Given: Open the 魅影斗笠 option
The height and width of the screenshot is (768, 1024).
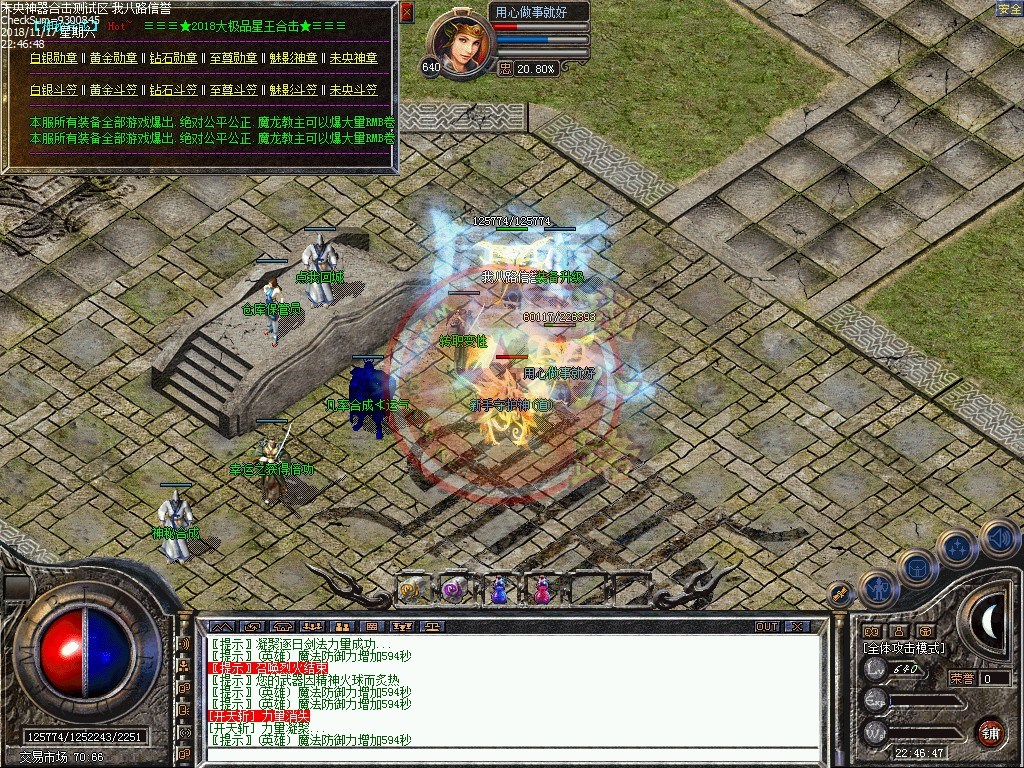Looking at the screenshot, I should (x=293, y=90).
